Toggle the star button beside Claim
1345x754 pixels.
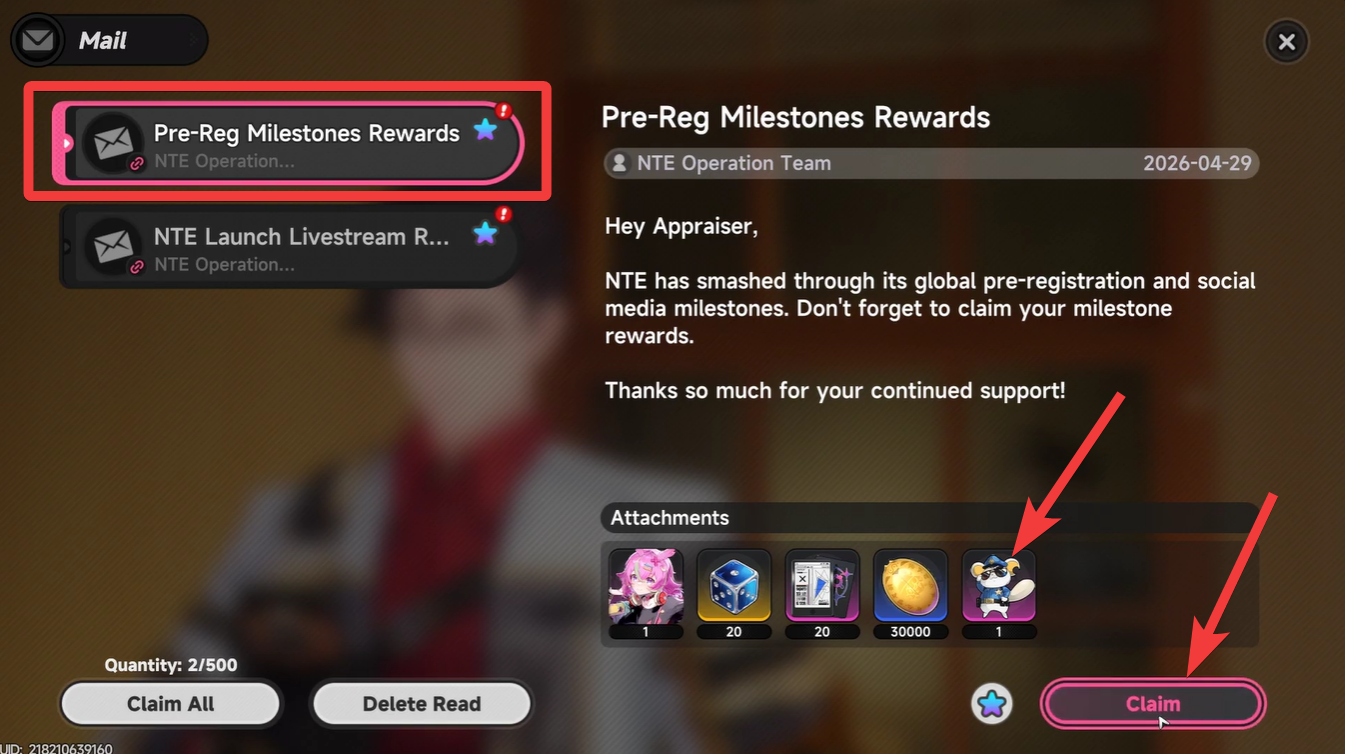991,703
